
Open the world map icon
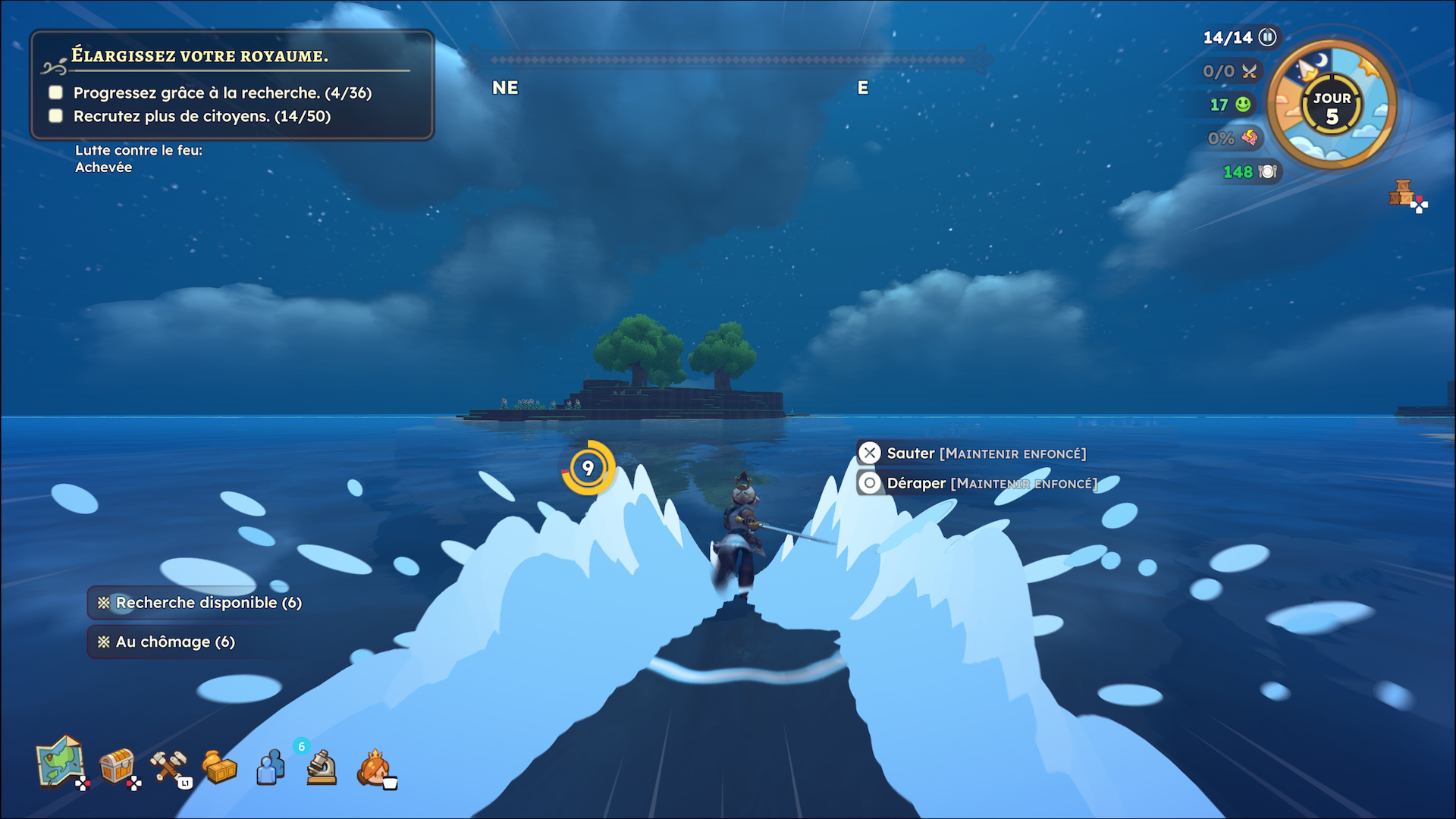pyautogui.click(x=61, y=762)
